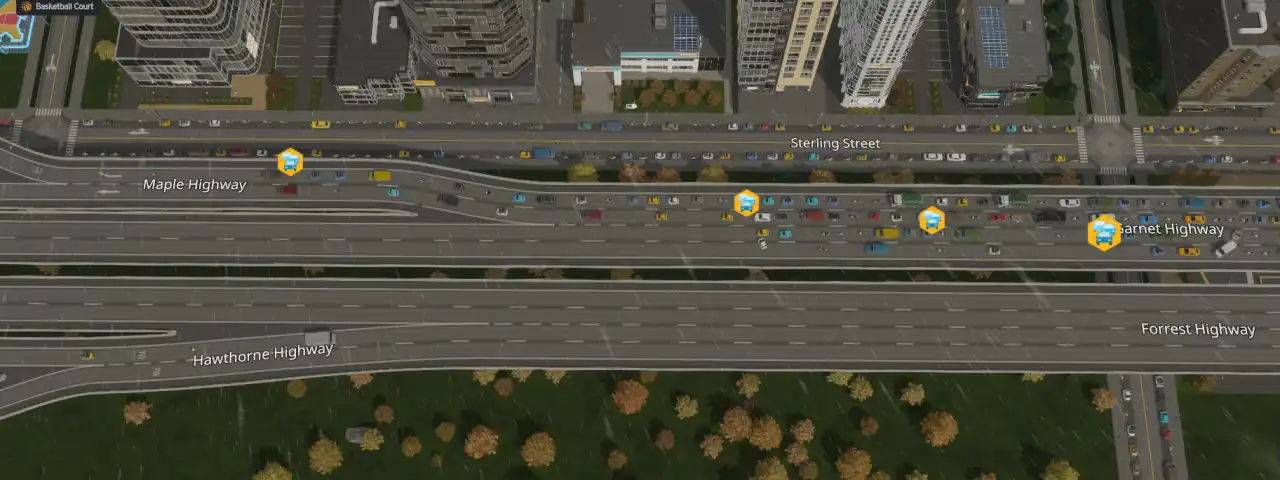Open the Basketball Court label
Screen dimensions: 1280x480
coord(58,6)
